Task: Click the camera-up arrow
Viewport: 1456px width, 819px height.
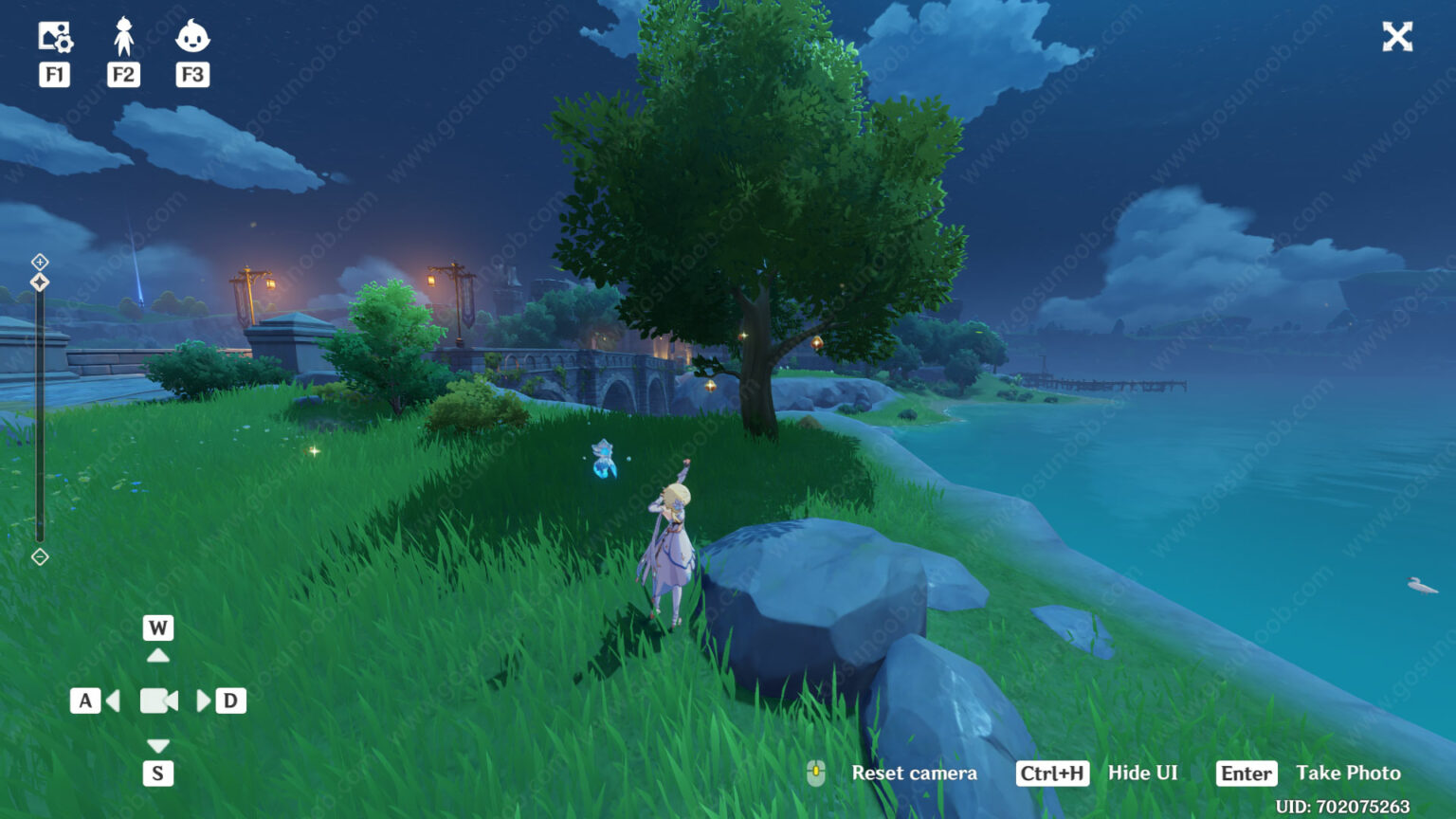Action: 158,655
